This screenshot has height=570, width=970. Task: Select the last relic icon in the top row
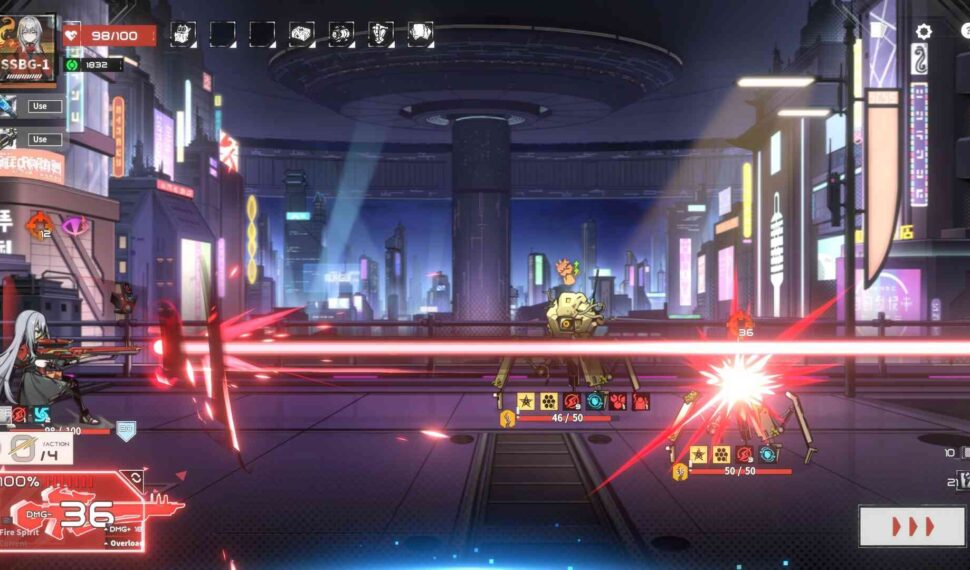421,34
